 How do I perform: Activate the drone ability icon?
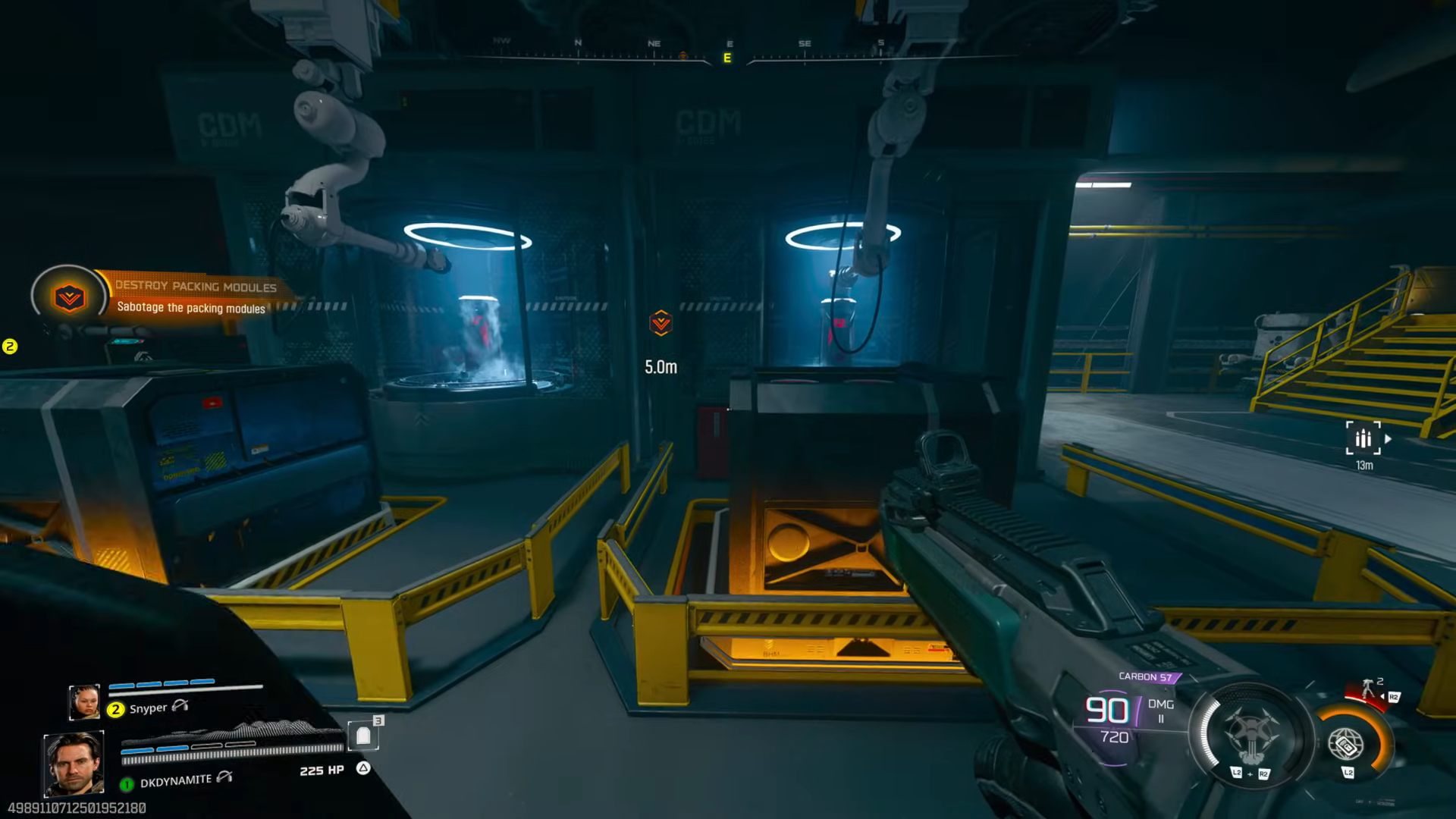[1253, 729]
